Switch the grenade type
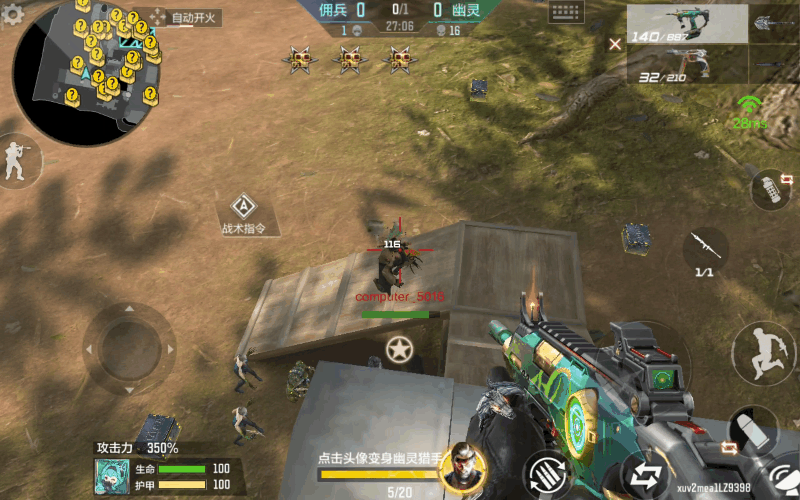800x500 pixels. tap(771, 189)
